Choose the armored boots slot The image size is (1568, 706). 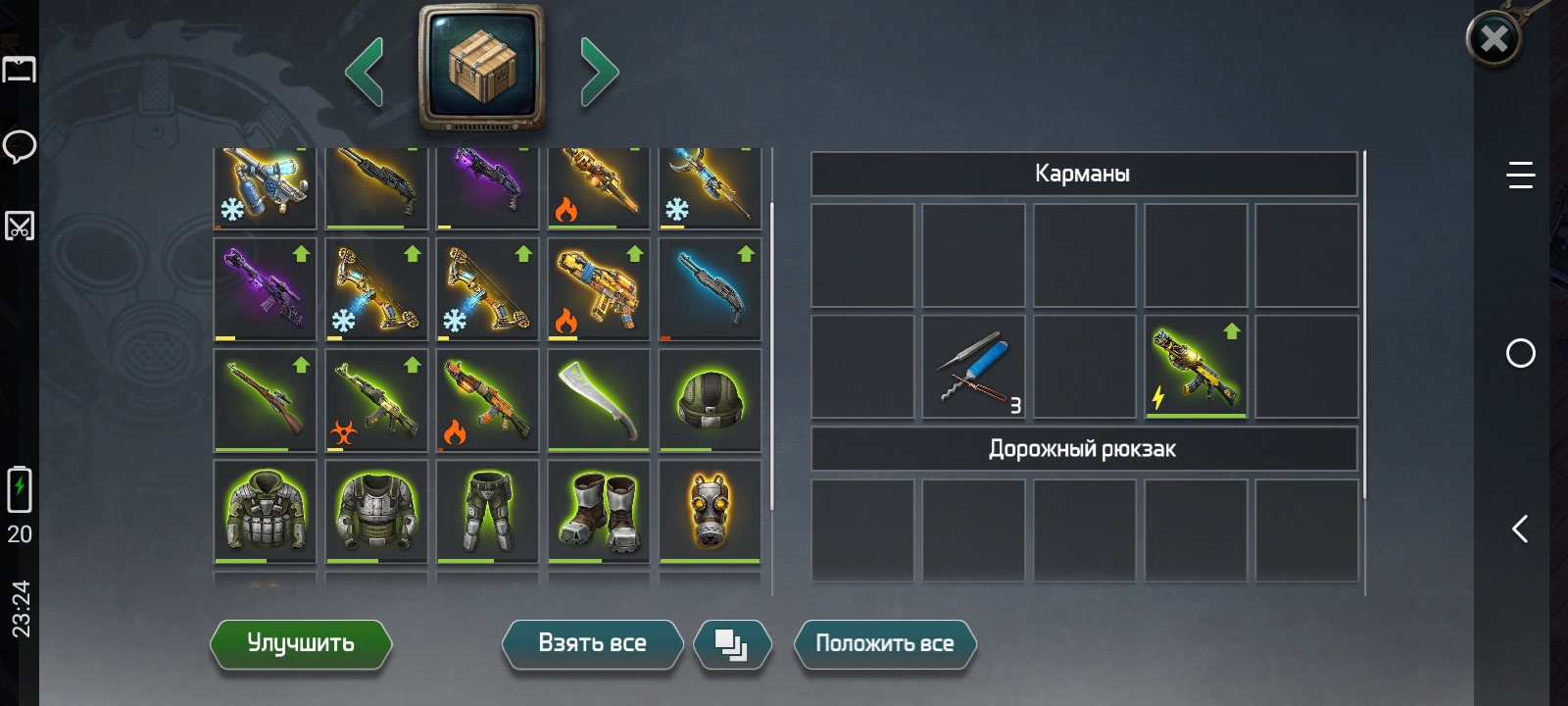coord(599,511)
